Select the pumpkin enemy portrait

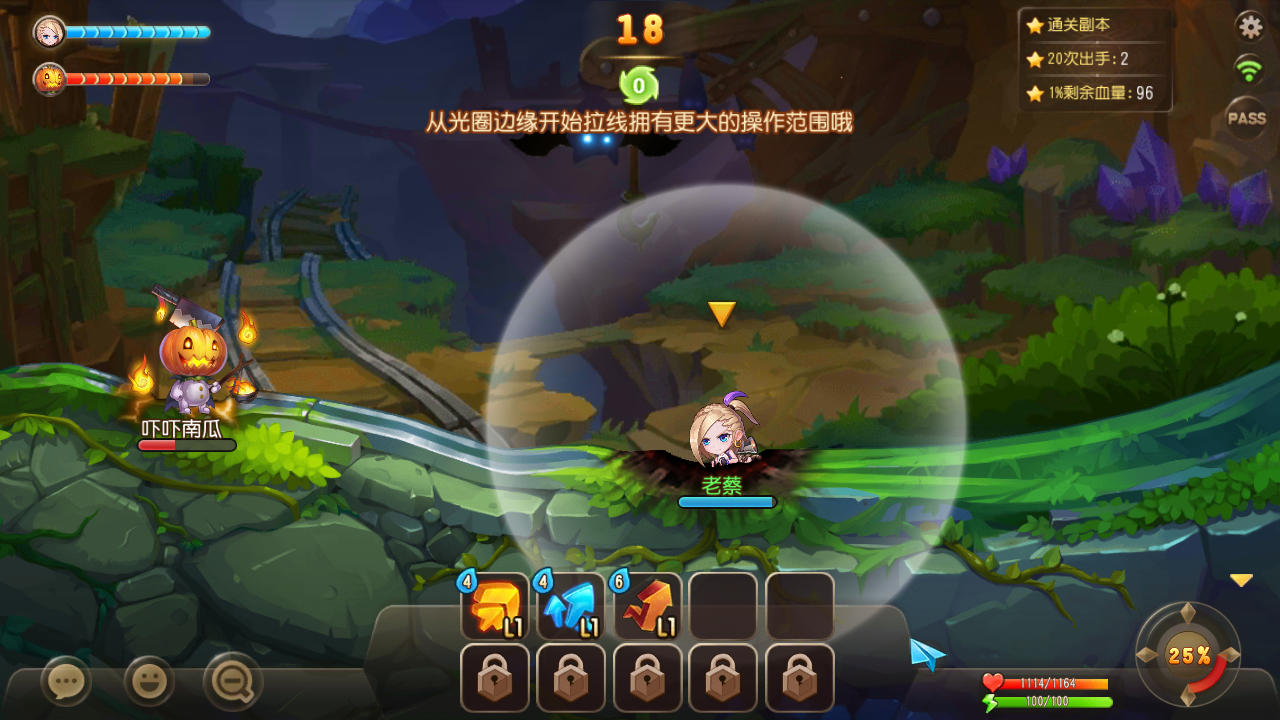click(x=49, y=78)
